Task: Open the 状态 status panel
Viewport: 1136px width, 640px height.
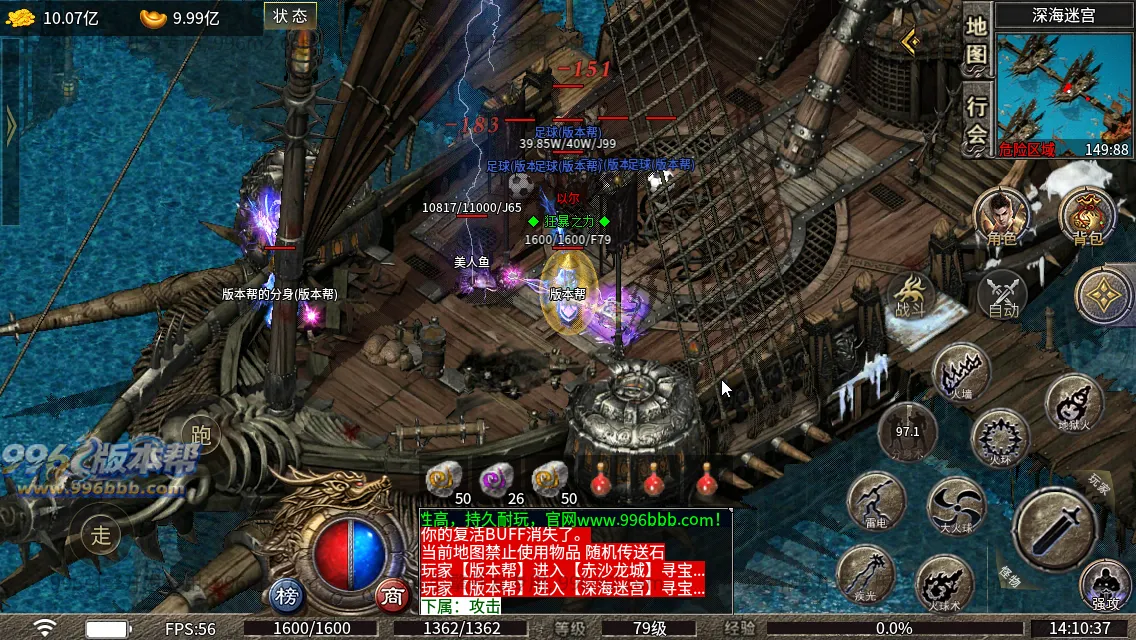Action: coord(290,16)
